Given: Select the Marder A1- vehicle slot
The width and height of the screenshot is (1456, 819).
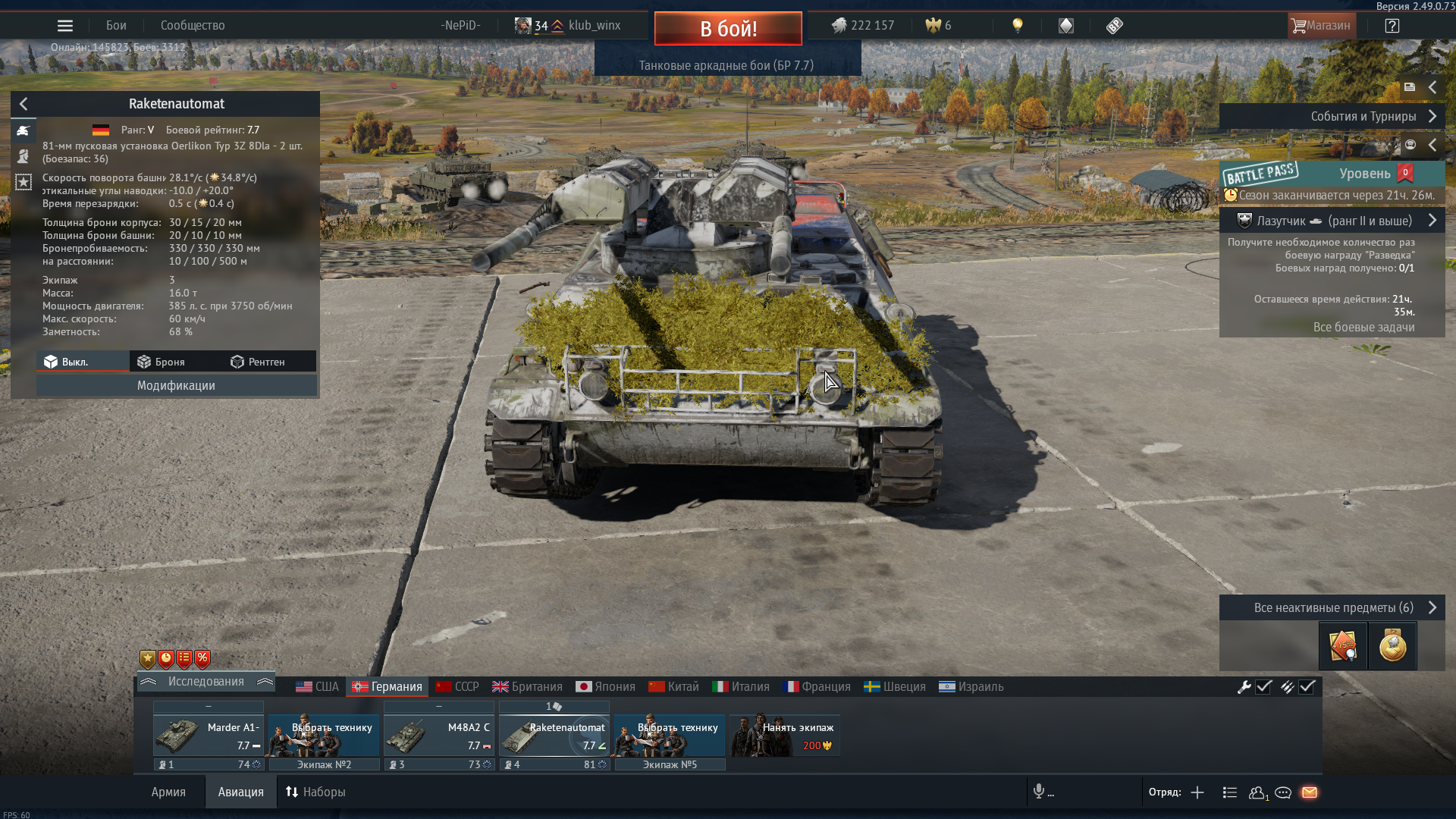Looking at the screenshot, I should pos(209,736).
